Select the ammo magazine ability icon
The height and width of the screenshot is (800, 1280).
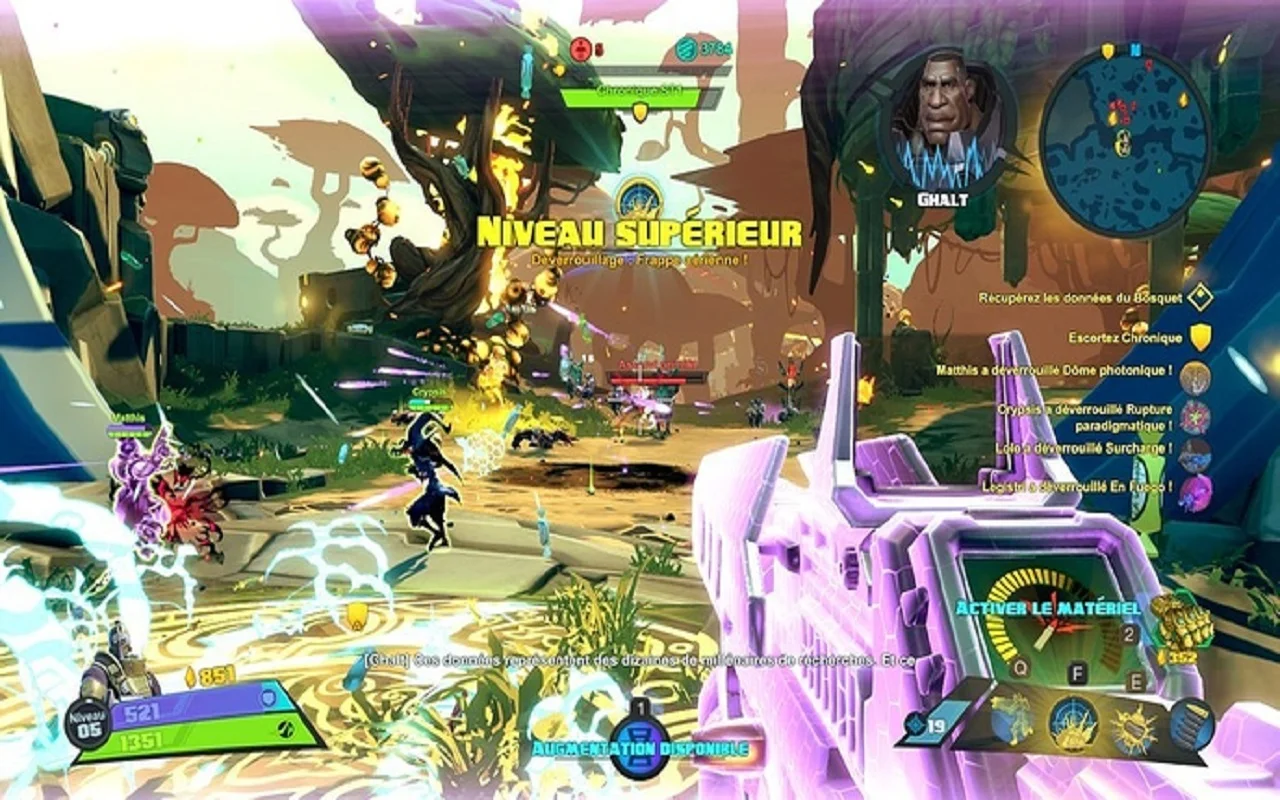[x=1190, y=724]
